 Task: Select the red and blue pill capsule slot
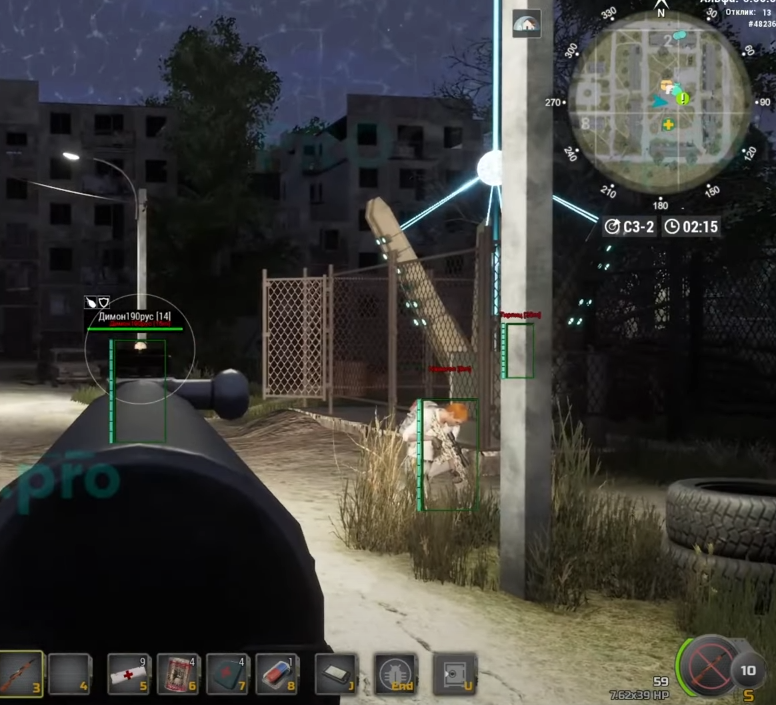pos(277,673)
